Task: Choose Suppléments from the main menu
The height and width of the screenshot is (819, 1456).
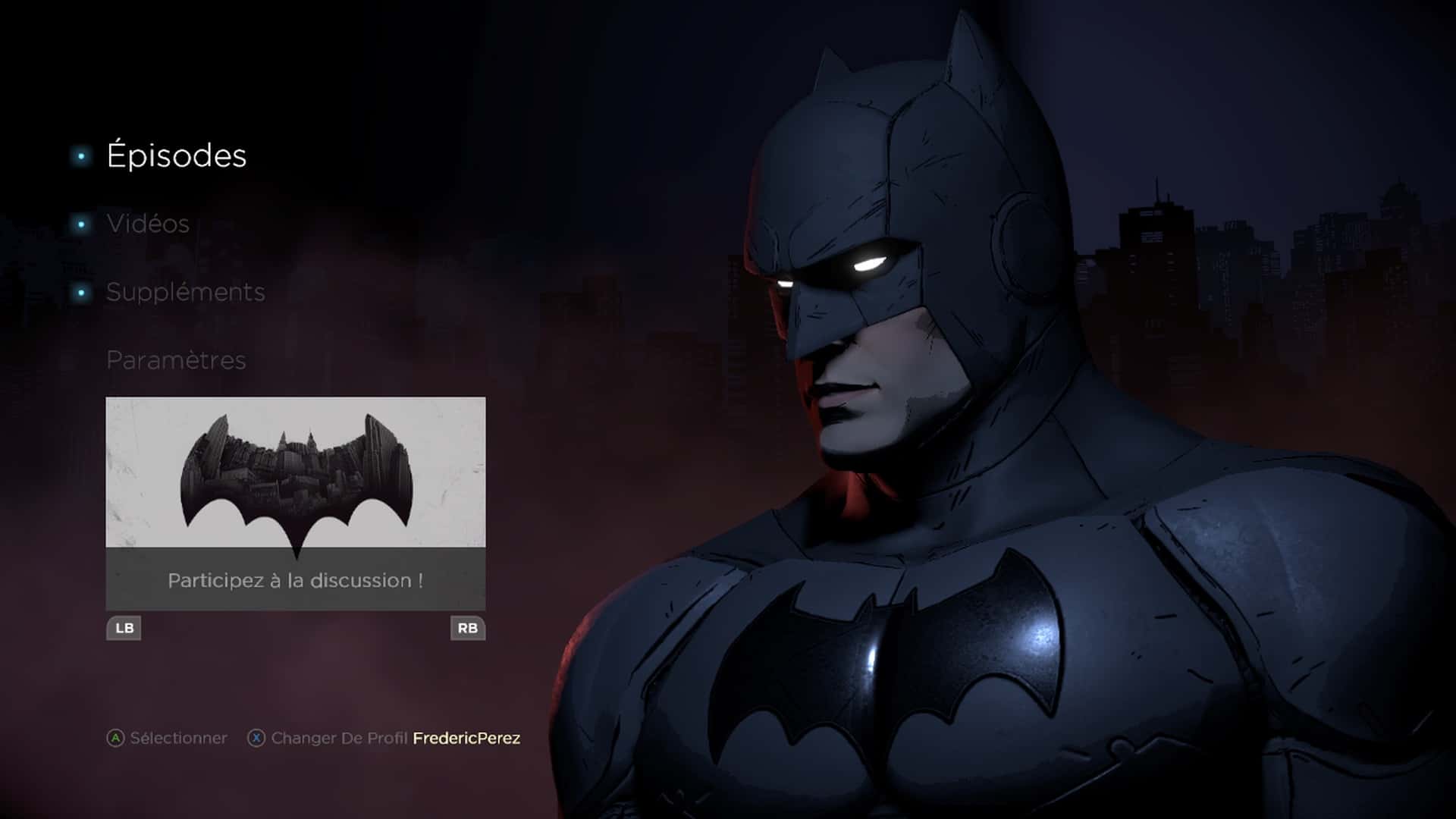Action: point(185,292)
